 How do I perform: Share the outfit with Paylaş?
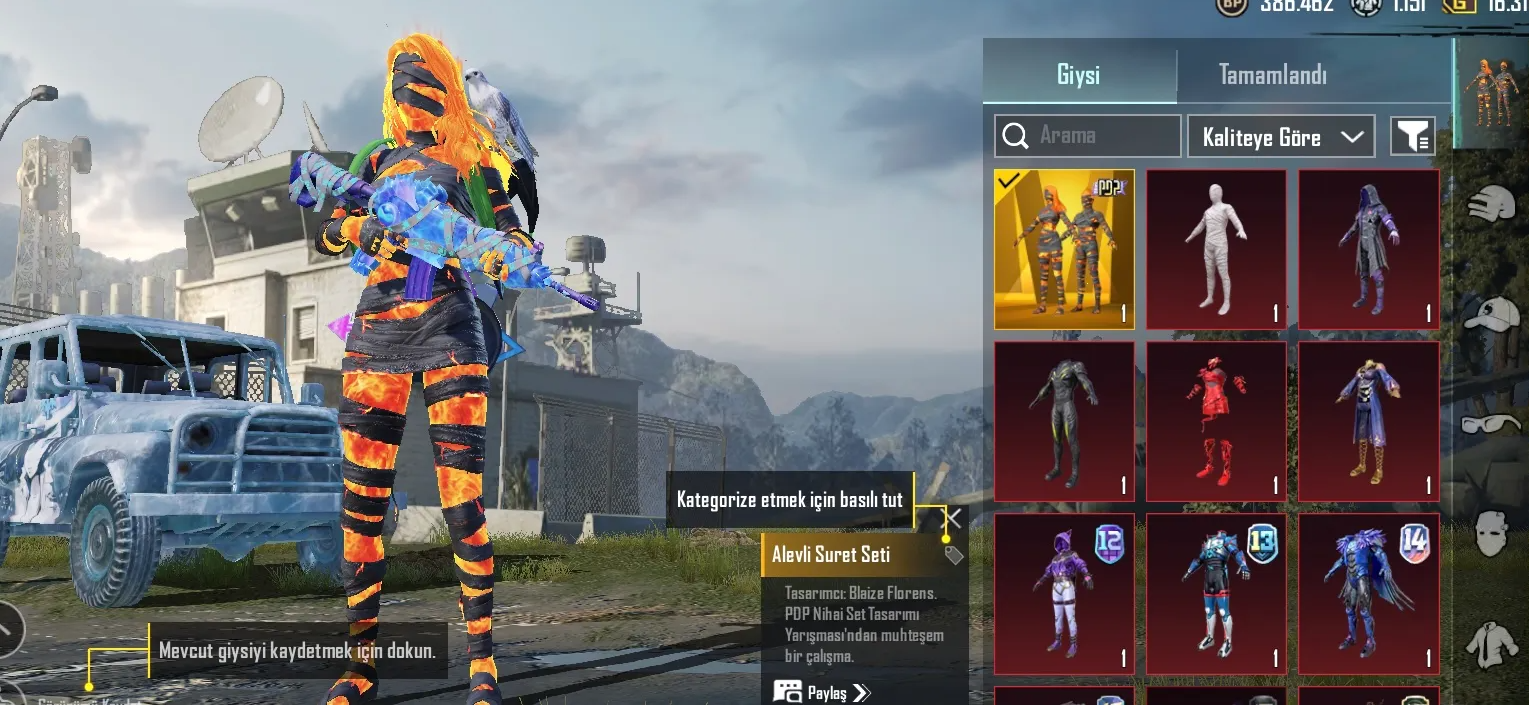point(822,692)
